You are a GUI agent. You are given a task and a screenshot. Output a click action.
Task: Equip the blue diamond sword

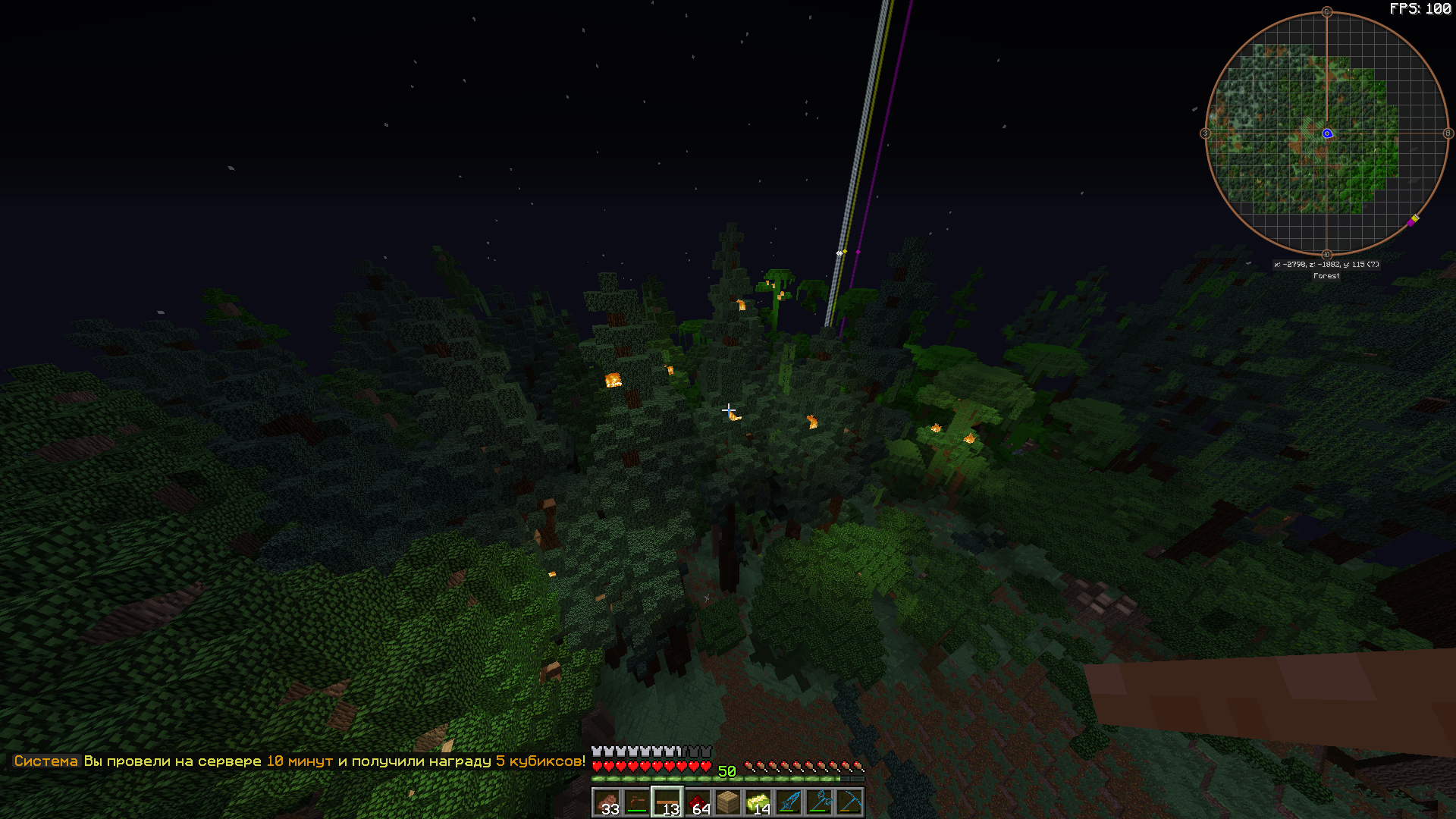coord(789,802)
